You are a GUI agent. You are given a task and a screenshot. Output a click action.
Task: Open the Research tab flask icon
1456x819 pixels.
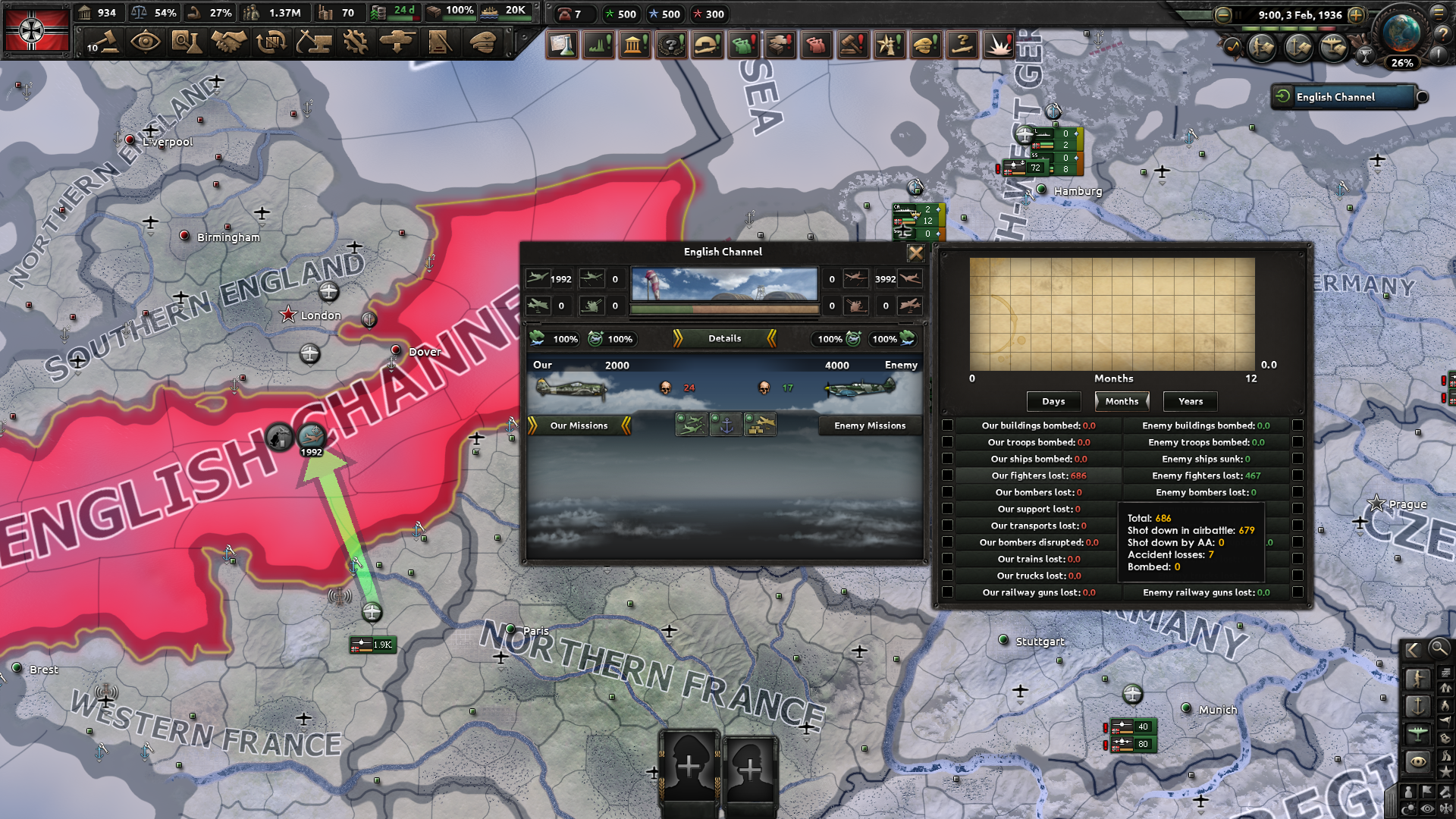[187, 42]
